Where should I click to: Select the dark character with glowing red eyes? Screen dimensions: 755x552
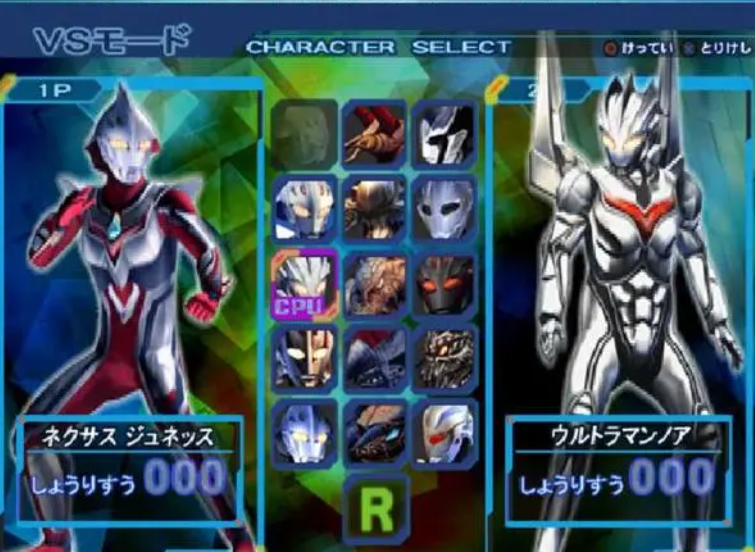pyautogui.click(x=444, y=284)
